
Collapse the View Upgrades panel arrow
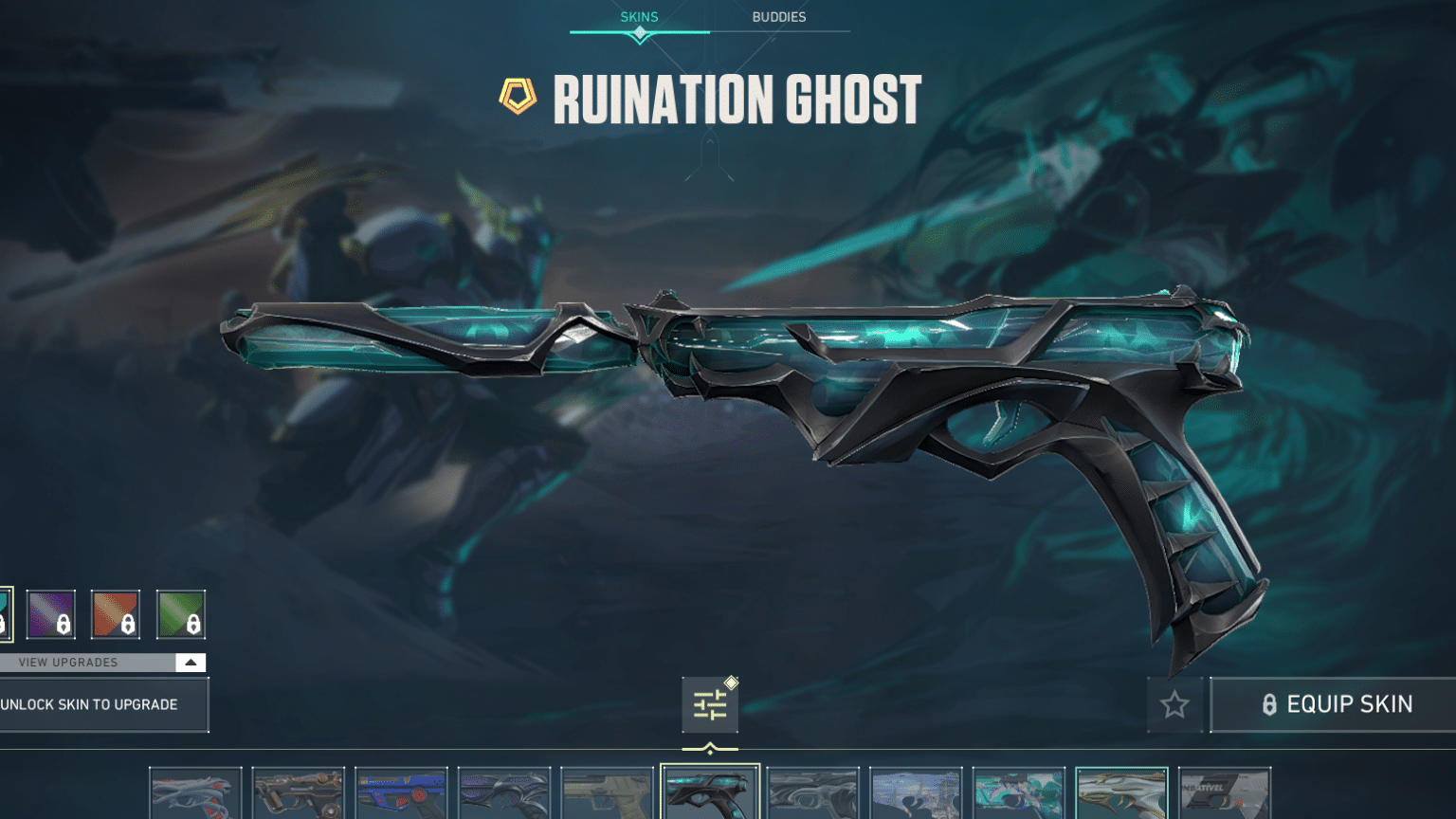coord(190,663)
